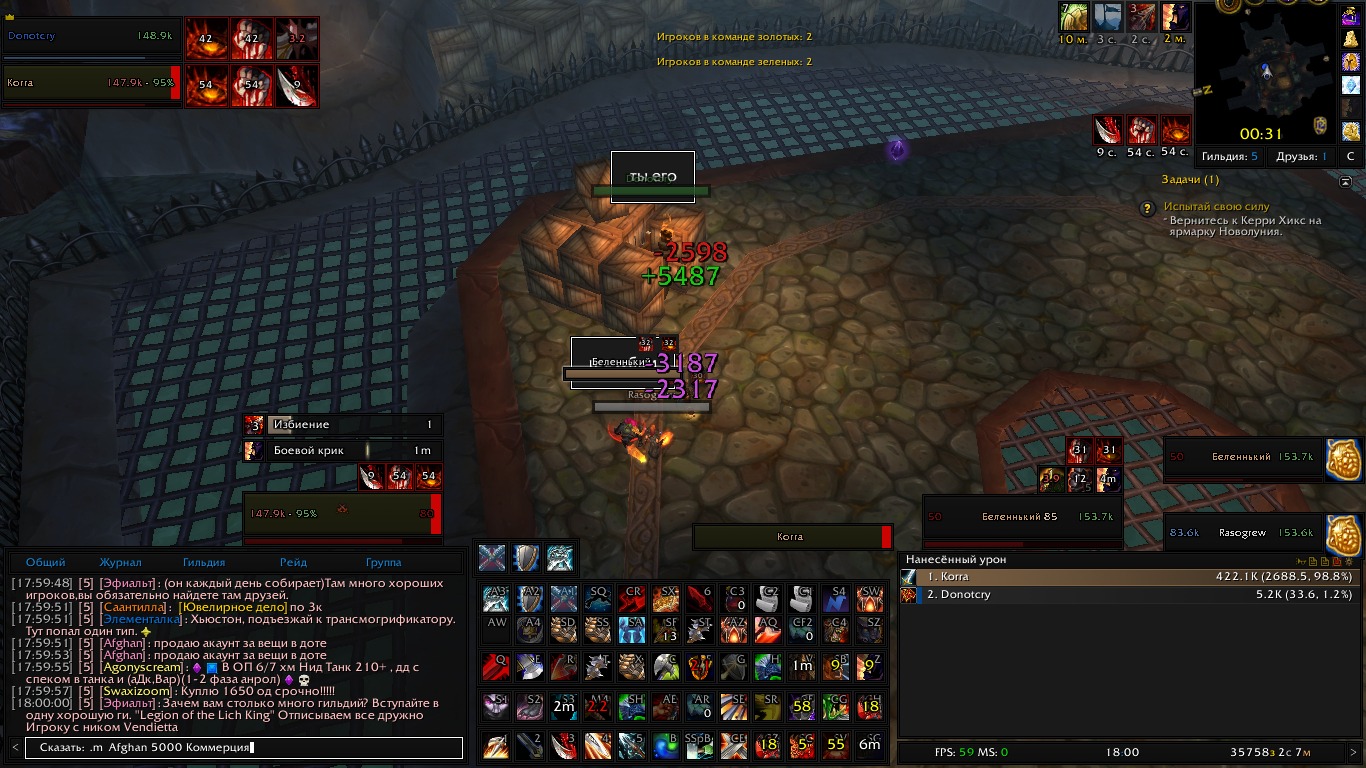Open the Гильдия member counter

[x=1230, y=157]
